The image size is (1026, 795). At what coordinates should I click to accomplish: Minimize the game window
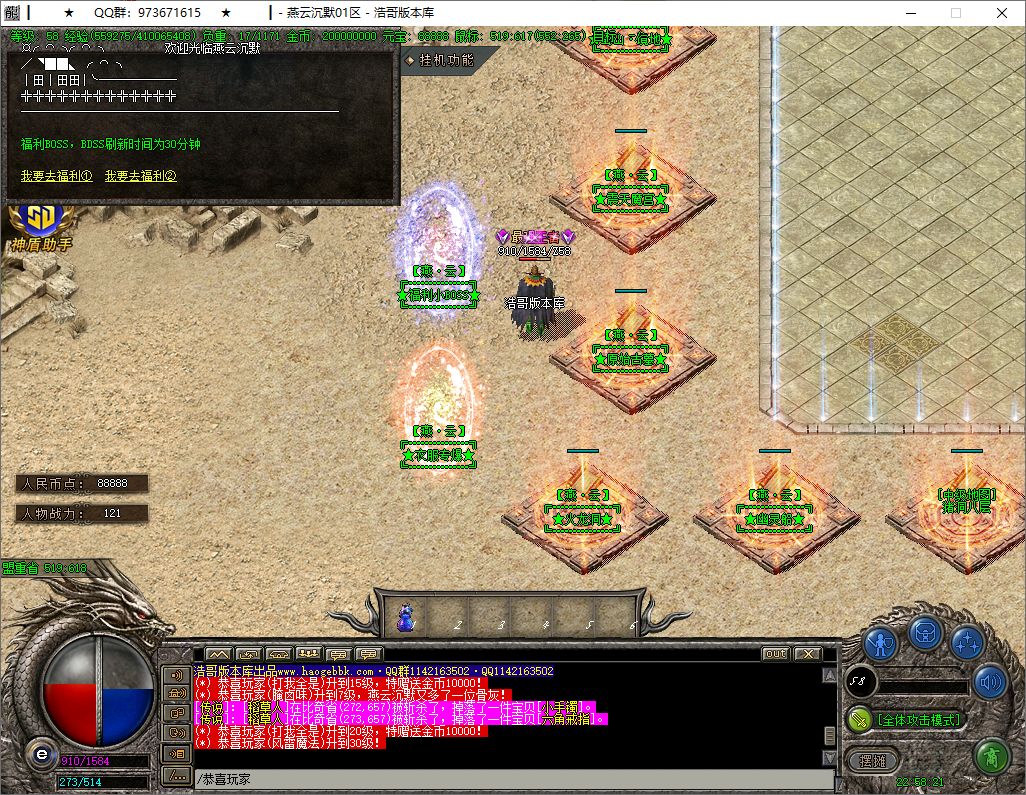coord(909,13)
